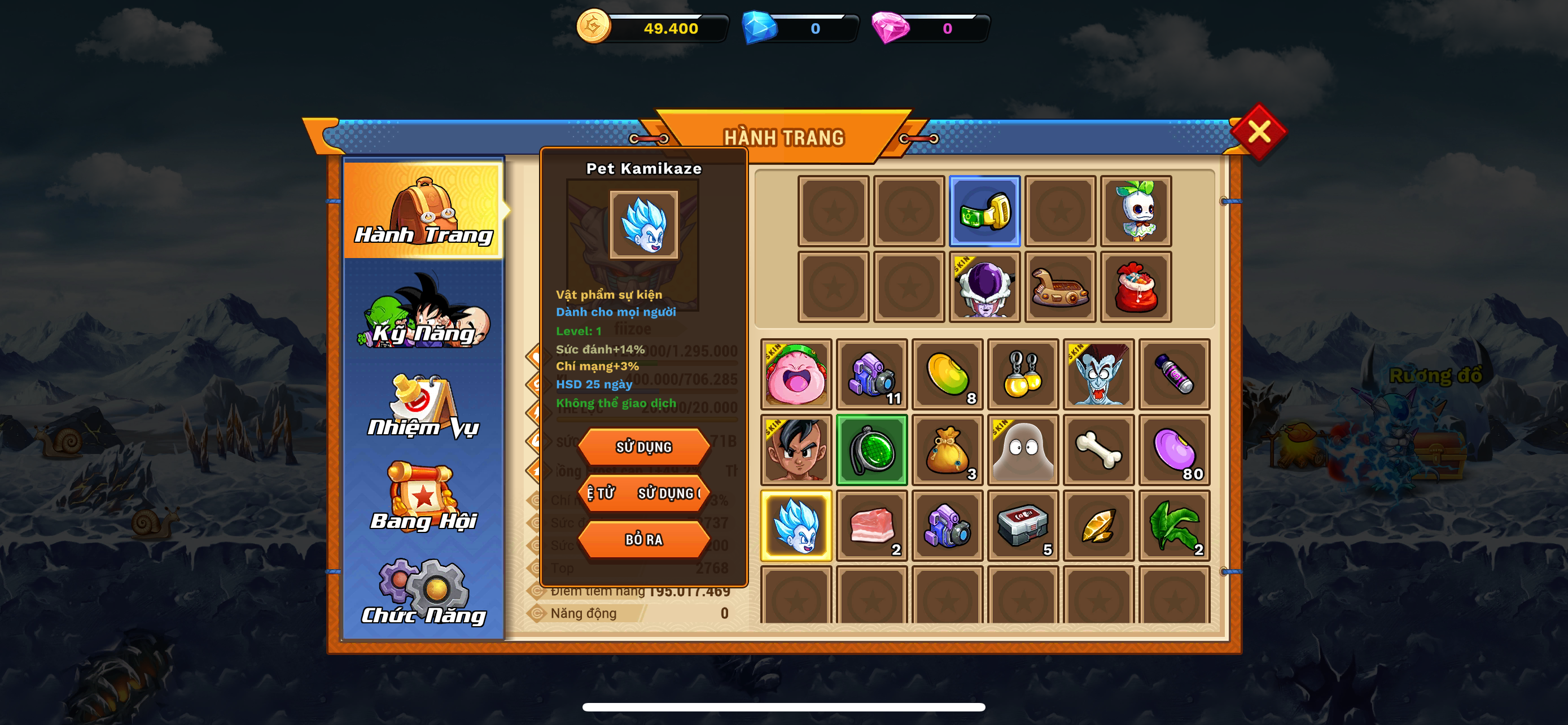Select the red gift sack slot
This screenshot has width=1568, height=725.
coord(1136,287)
